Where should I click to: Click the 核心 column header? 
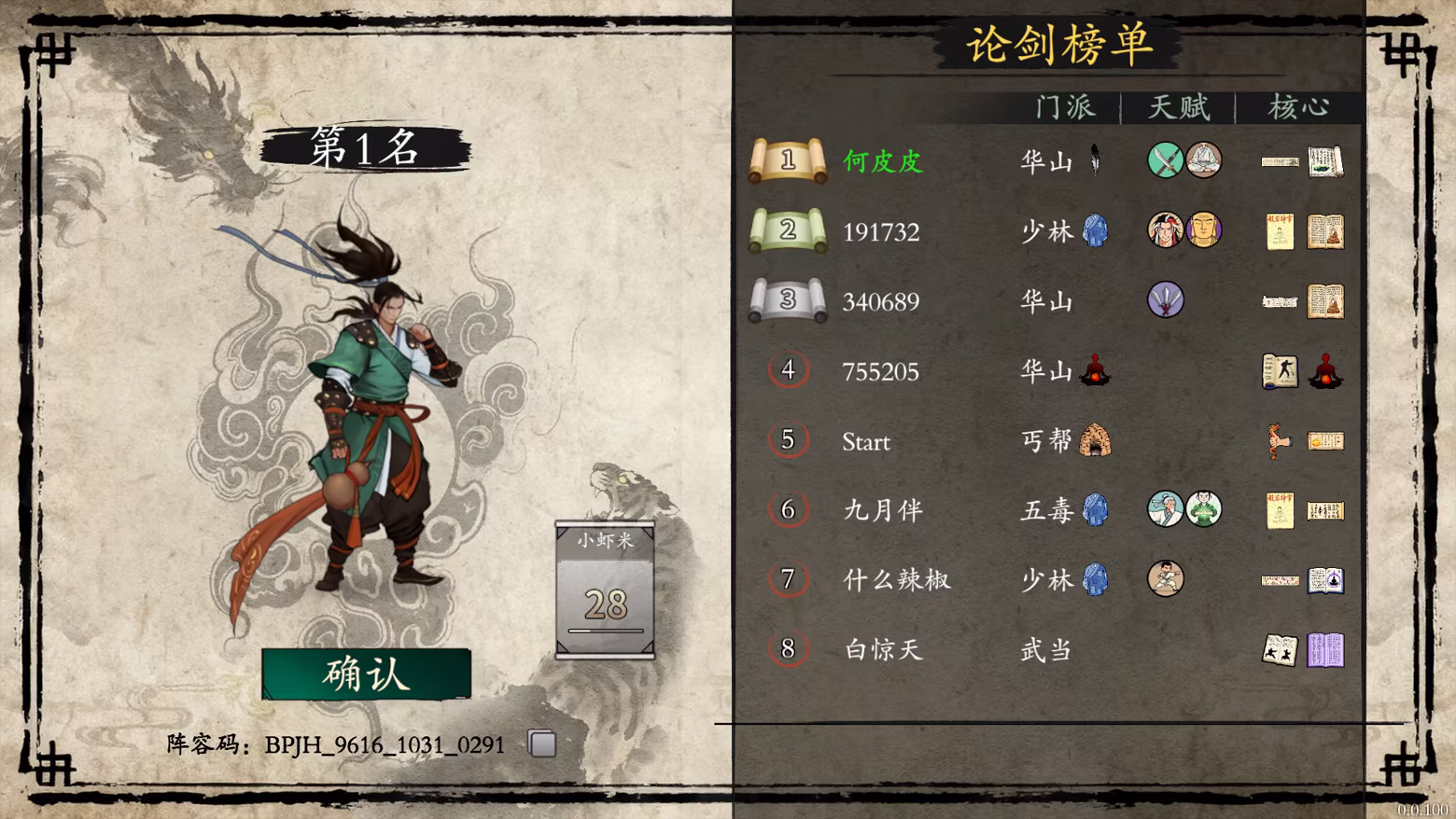click(1299, 106)
